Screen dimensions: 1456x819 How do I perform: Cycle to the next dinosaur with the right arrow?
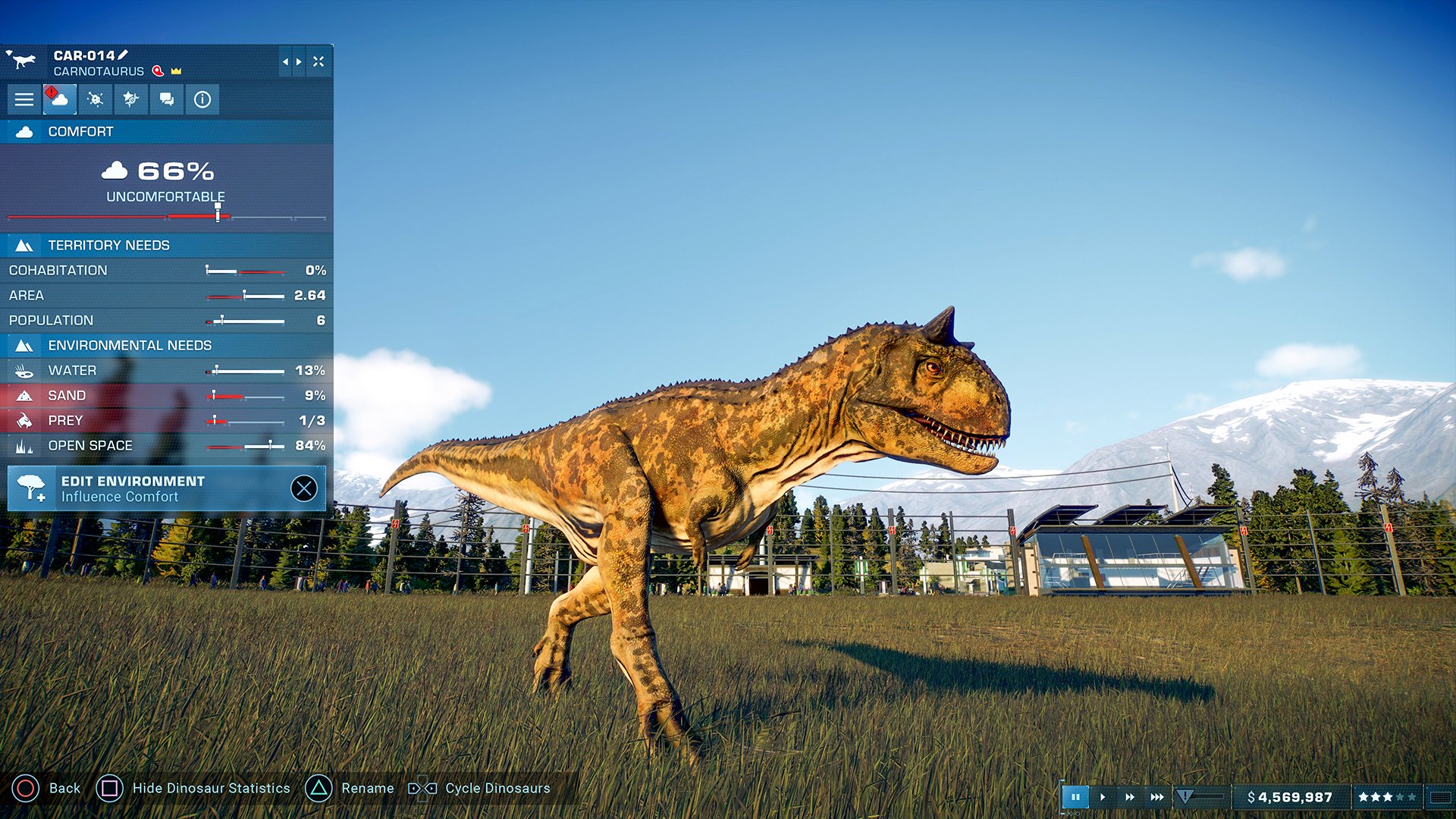coord(298,62)
